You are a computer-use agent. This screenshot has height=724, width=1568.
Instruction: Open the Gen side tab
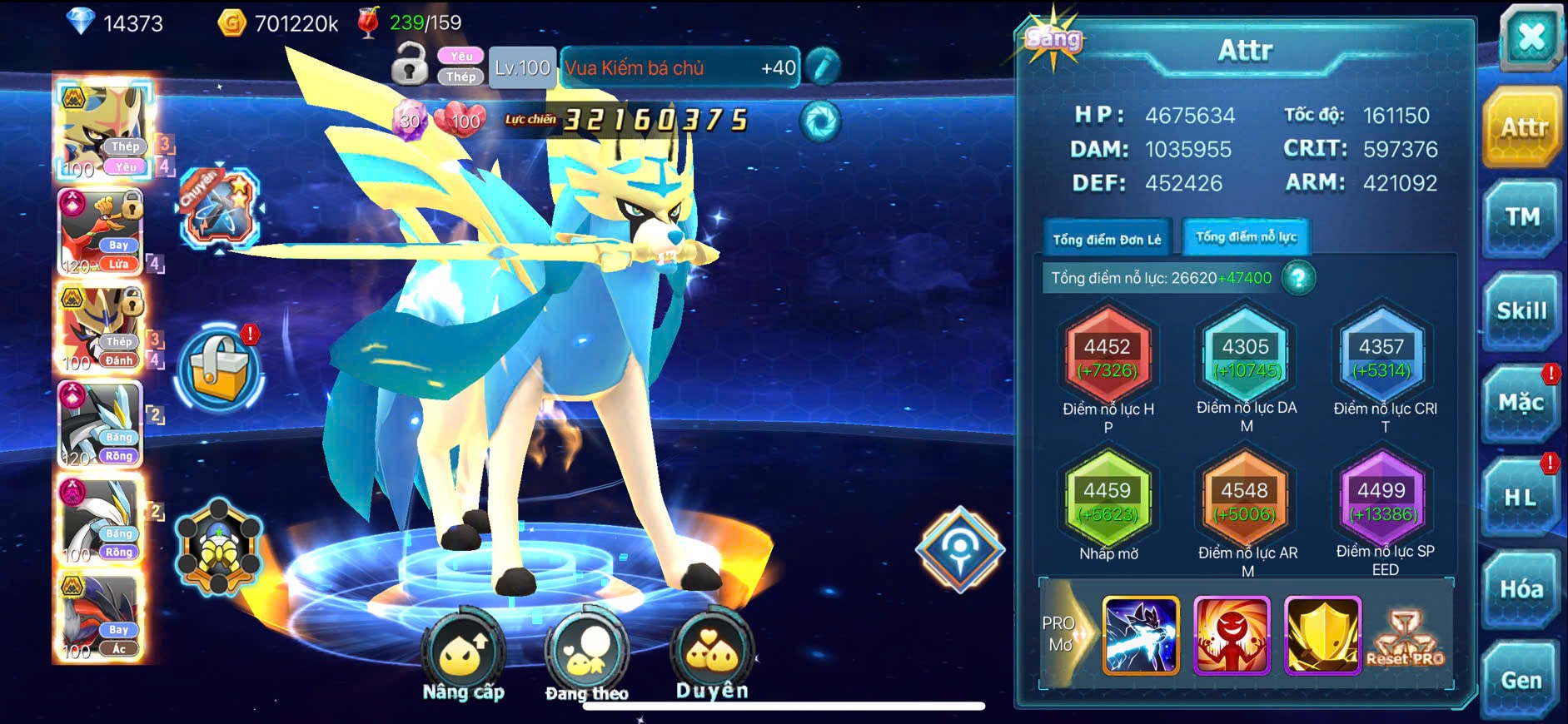click(1521, 681)
